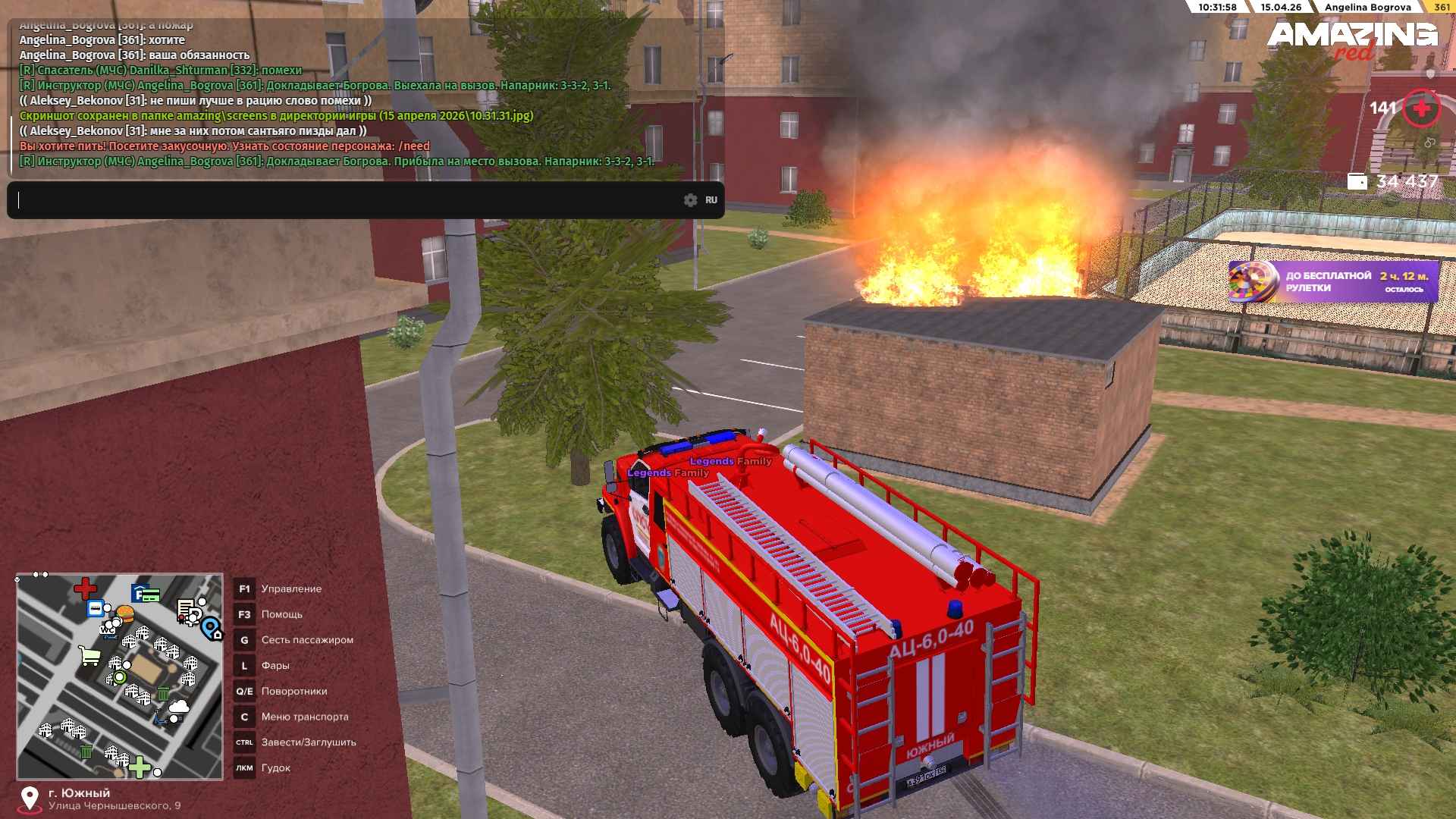Select the white cloud marker on minimap

(179, 708)
